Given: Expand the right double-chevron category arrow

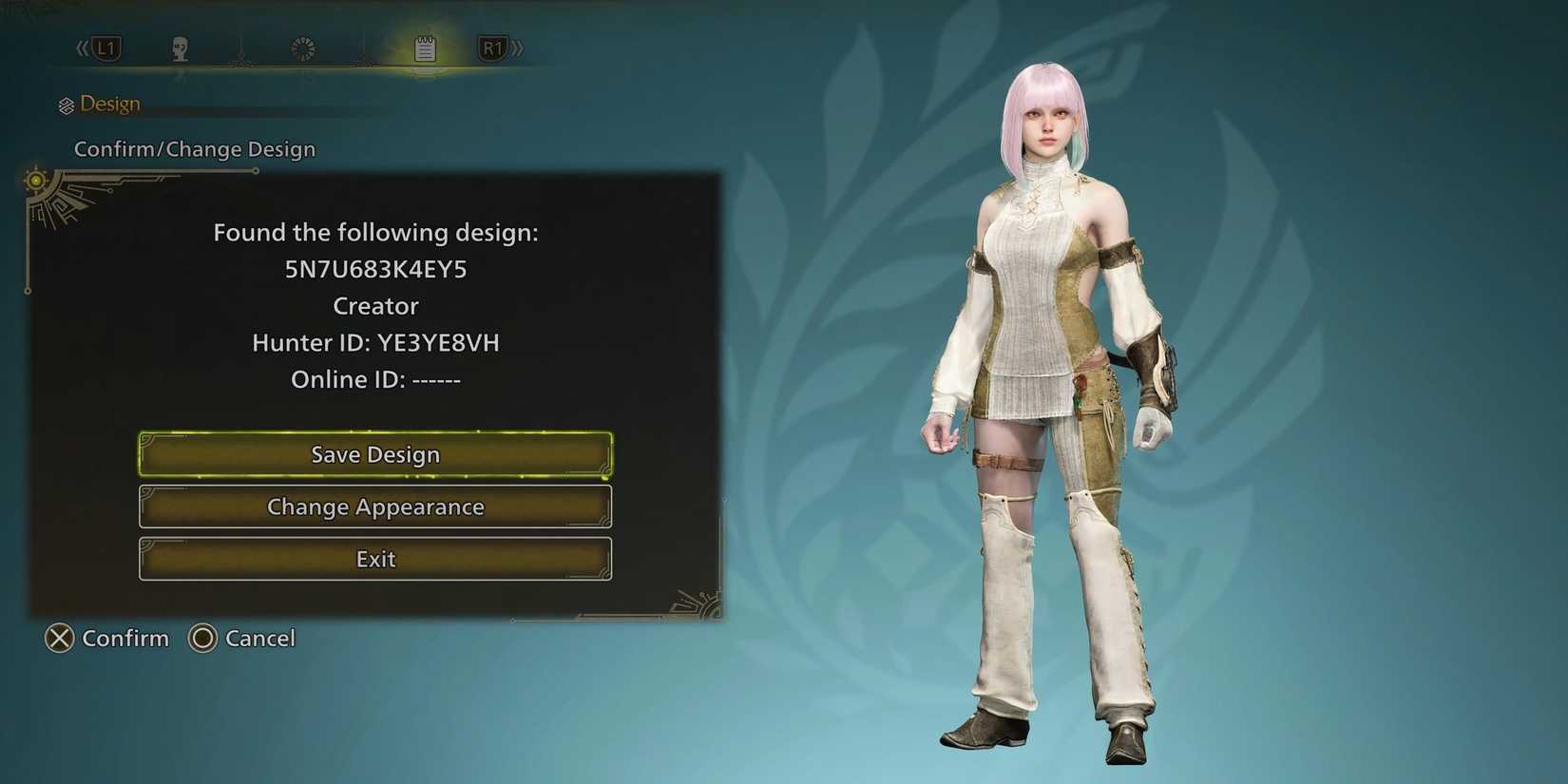Looking at the screenshot, I should (x=519, y=48).
